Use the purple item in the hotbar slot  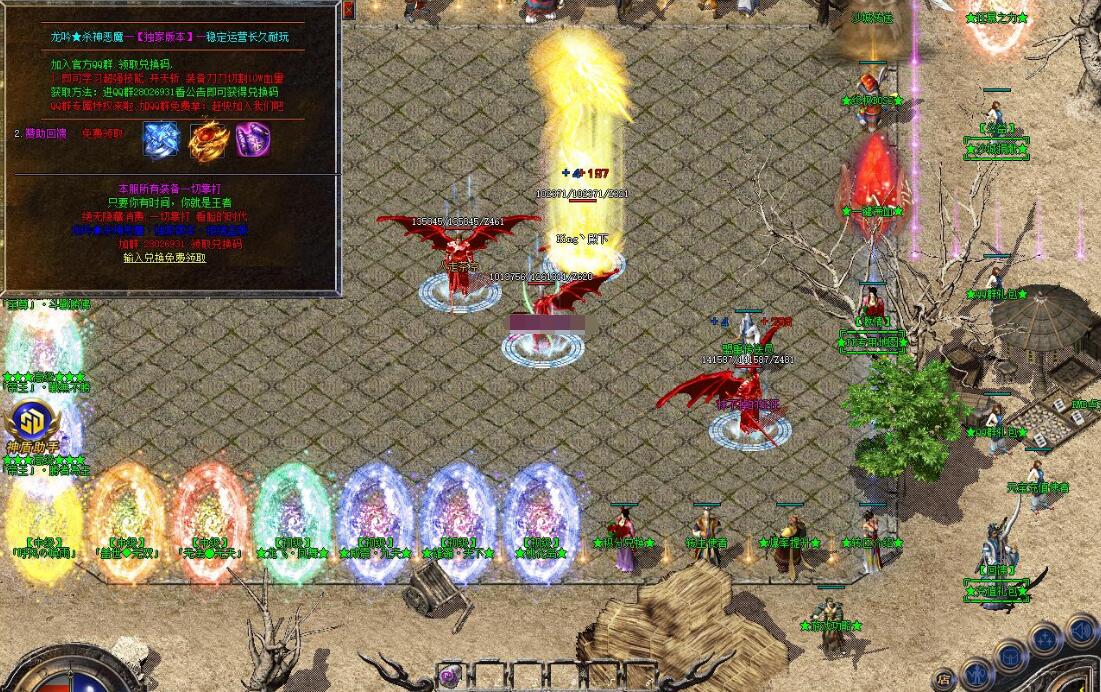point(450,677)
